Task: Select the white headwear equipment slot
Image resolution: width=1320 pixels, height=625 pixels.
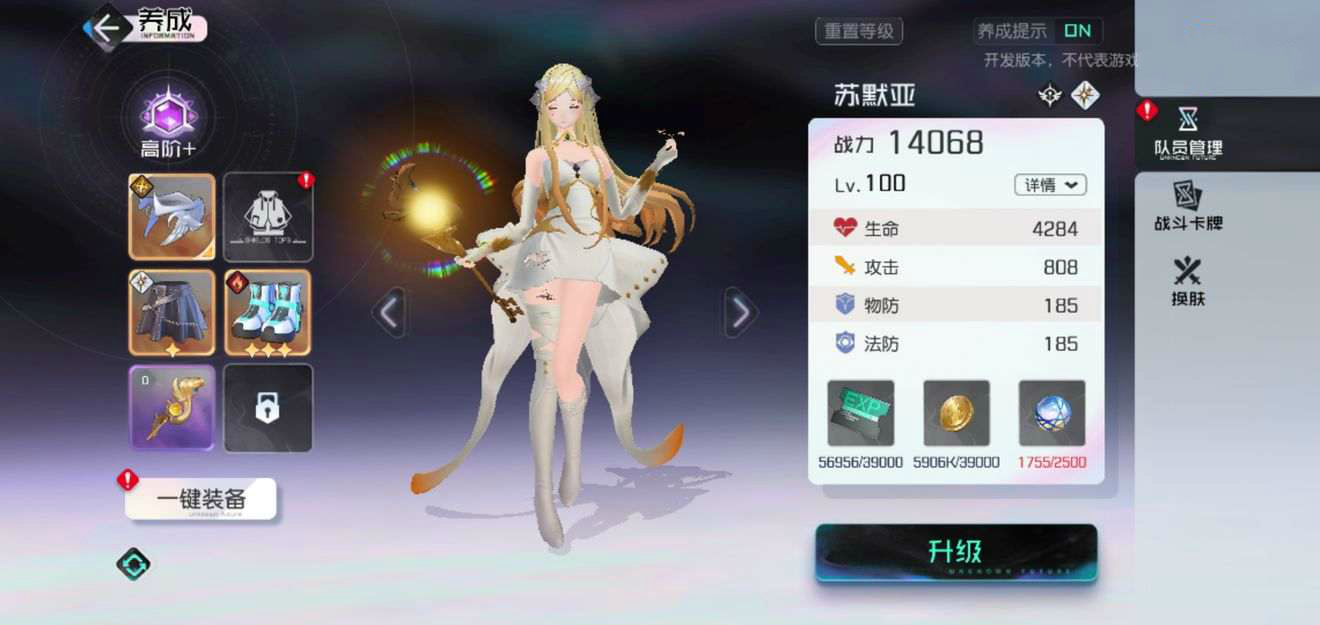Action: 172,217
